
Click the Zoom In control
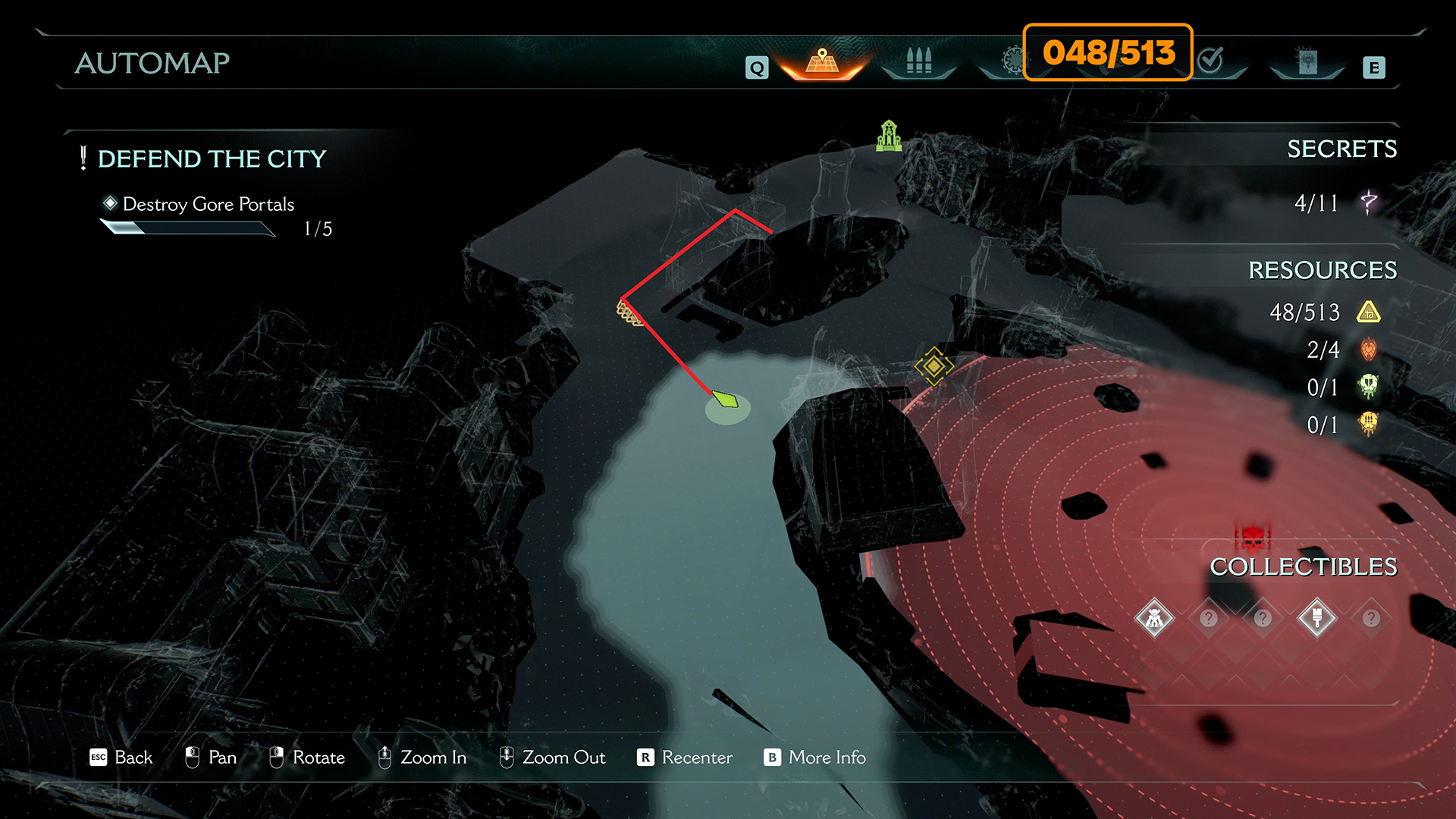point(422,758)
